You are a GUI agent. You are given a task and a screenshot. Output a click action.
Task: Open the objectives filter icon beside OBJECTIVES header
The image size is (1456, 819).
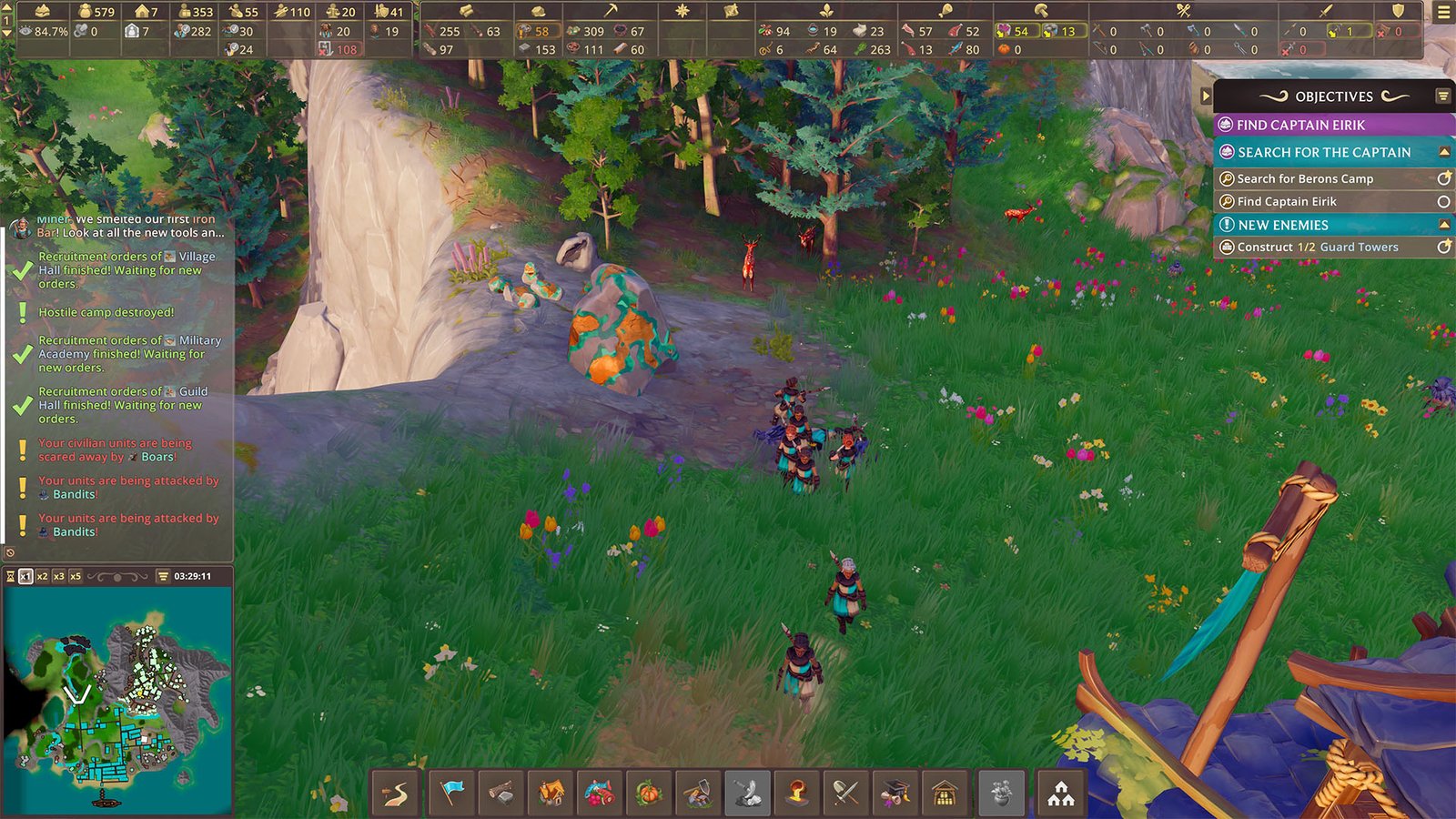tap(1442, 96)
